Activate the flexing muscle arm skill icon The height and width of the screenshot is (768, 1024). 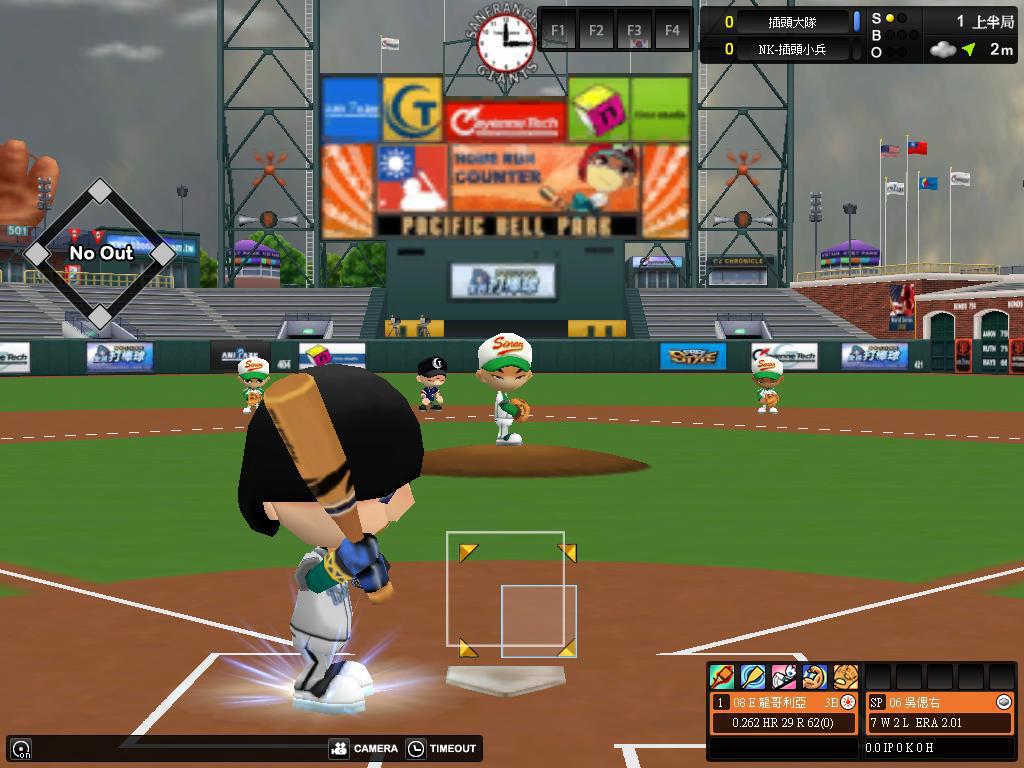815,677
